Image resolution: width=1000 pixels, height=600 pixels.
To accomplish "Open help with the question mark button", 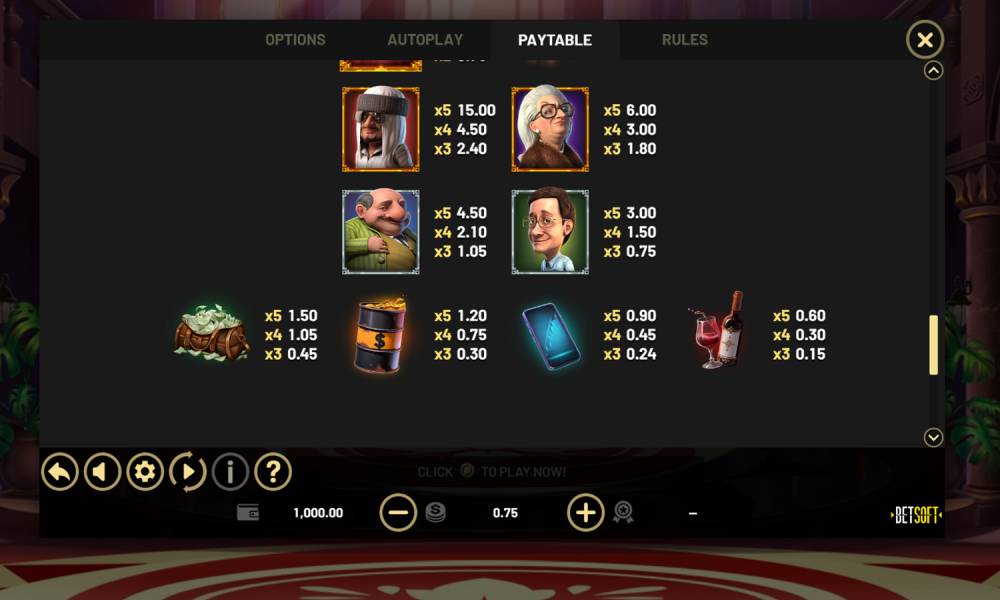I will 273,471.
